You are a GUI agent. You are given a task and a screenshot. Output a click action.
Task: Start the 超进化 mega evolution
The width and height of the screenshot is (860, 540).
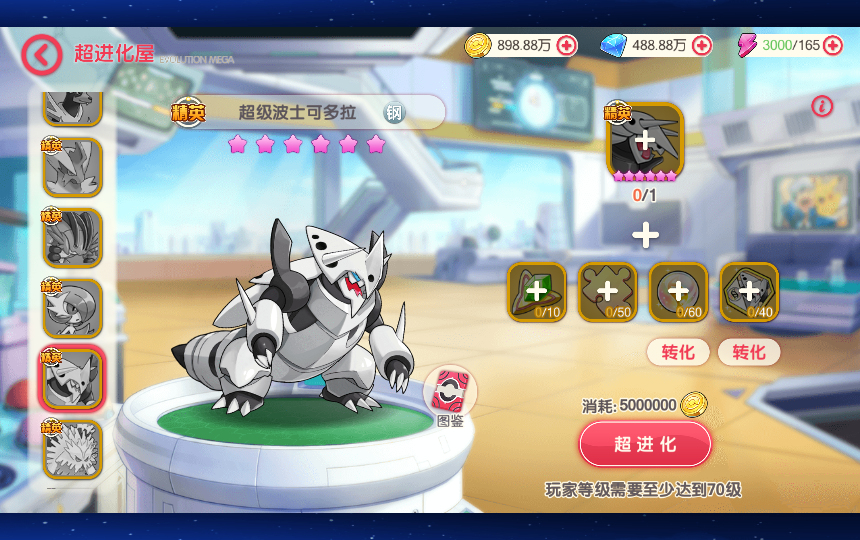coord(645,444)
